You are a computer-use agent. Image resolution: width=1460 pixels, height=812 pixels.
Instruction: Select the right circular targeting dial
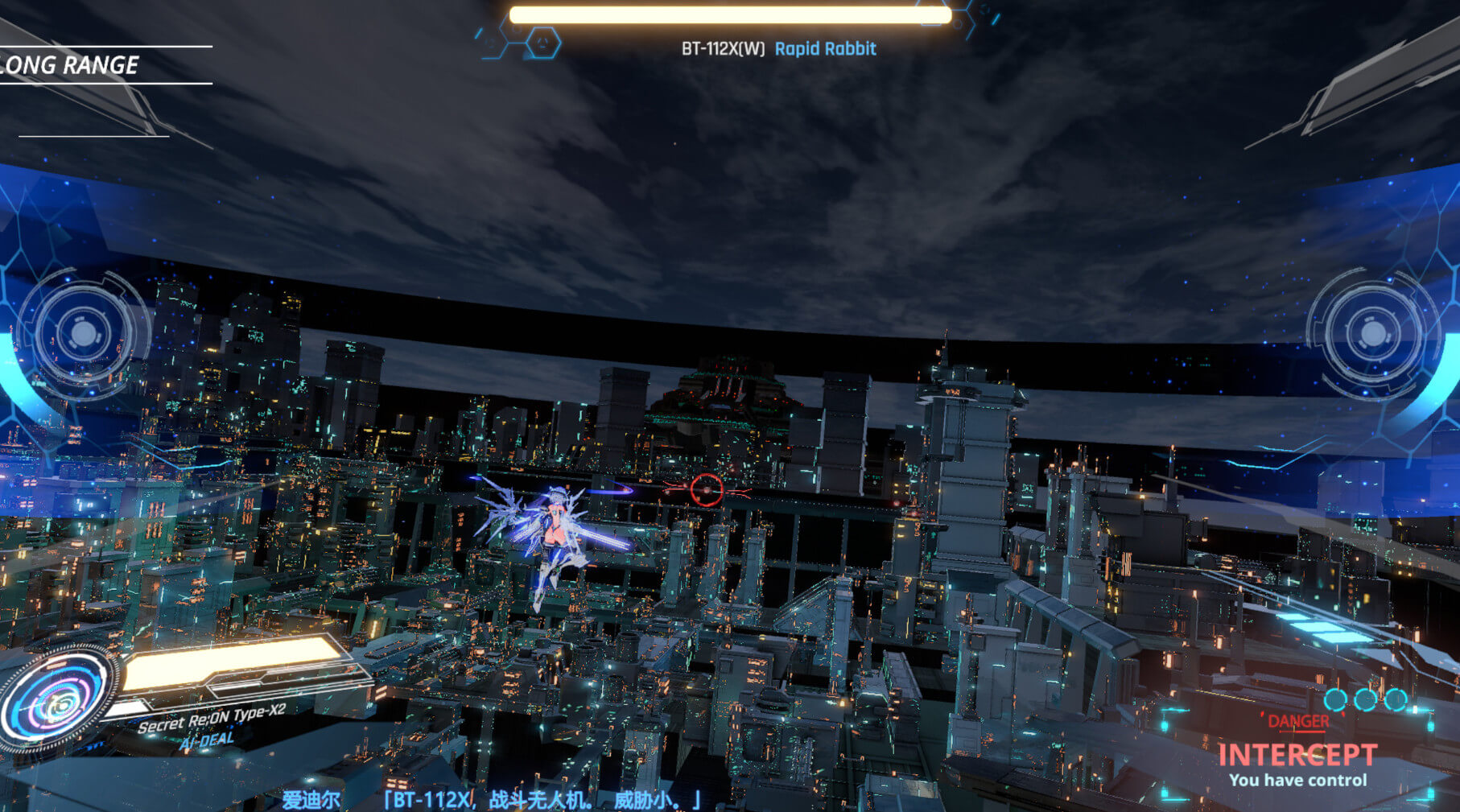[x=1373, y=333]
